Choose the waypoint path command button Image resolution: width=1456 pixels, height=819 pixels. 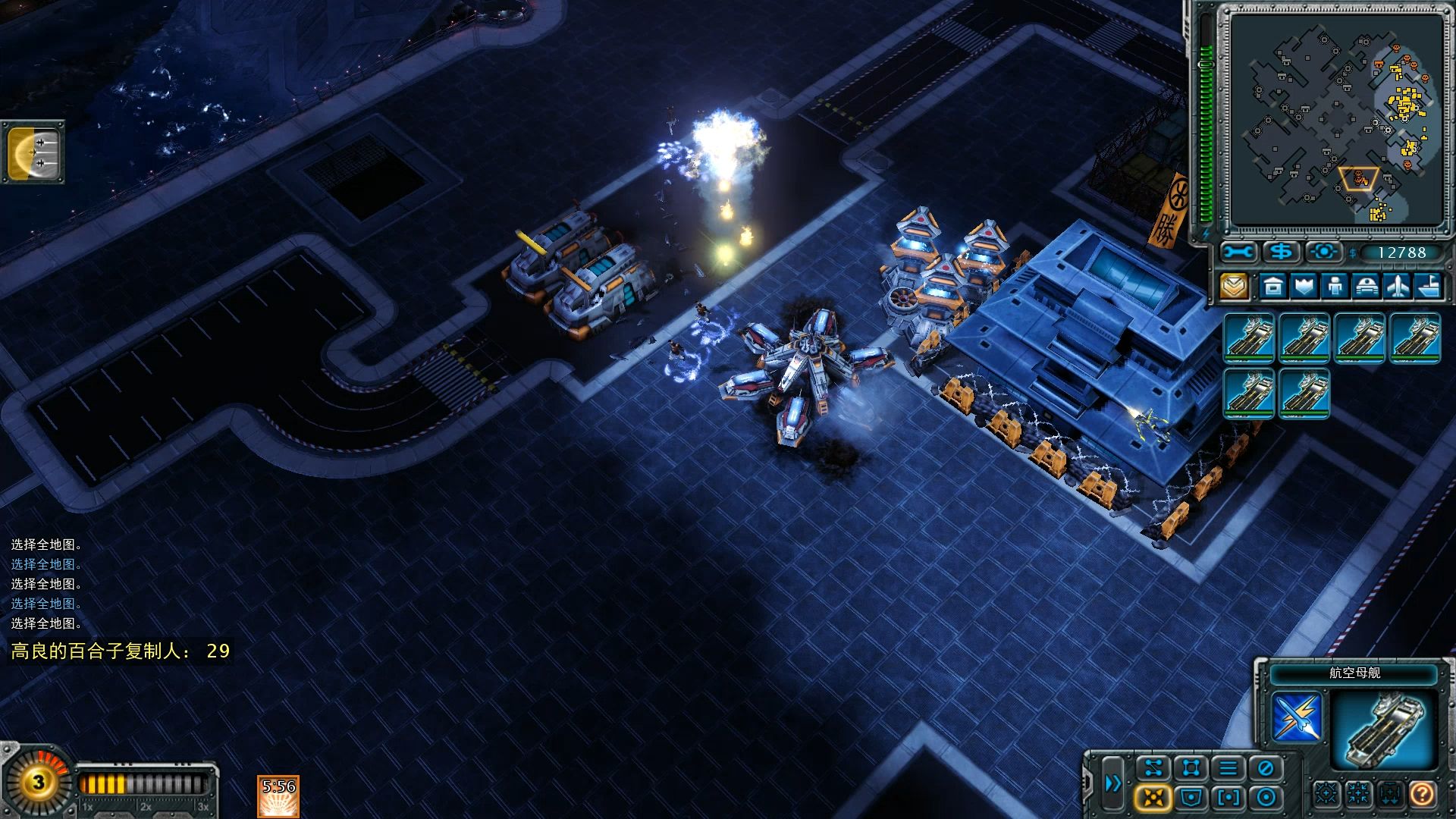click(1153, 768)
